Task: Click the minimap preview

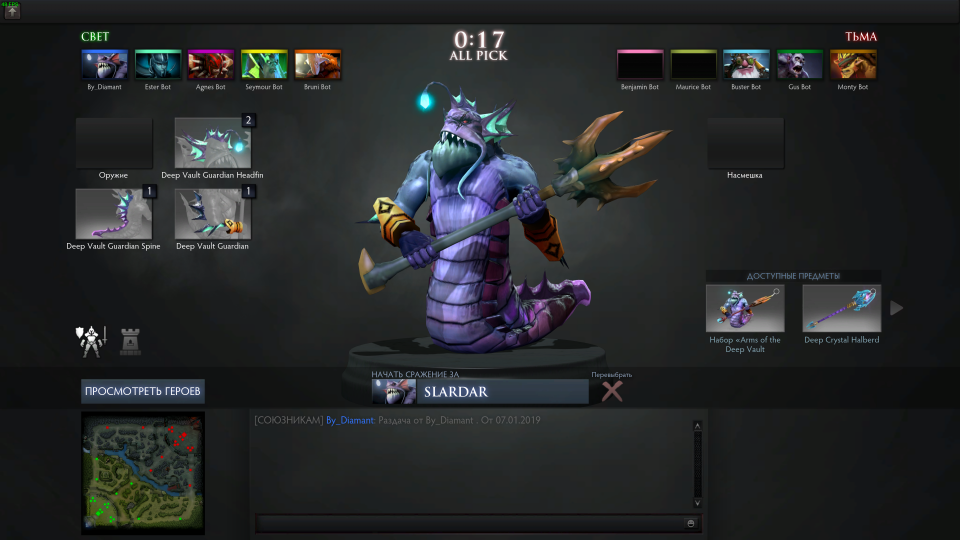Action: (x=143, y=470)
